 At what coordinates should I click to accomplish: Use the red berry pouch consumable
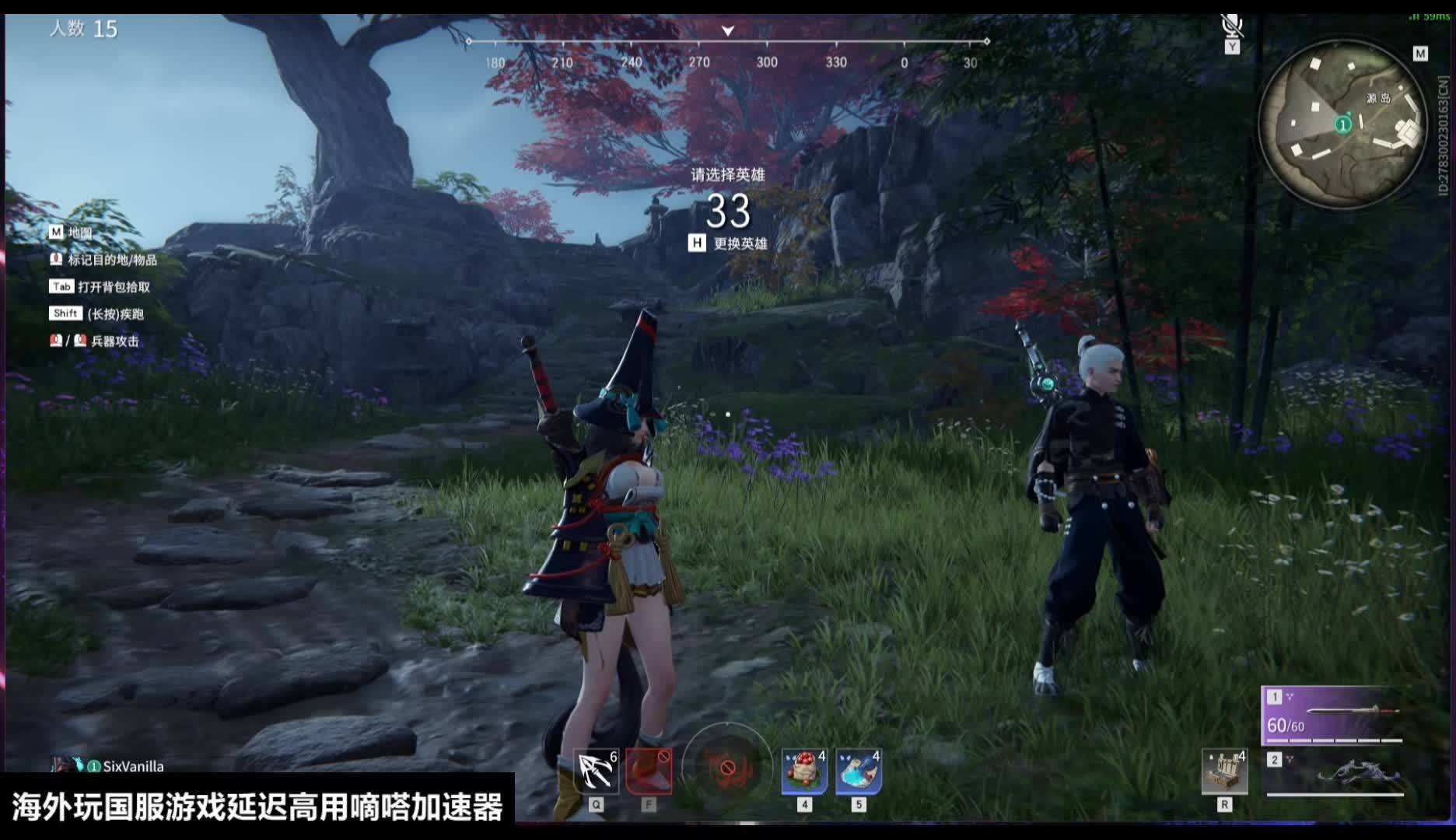[x=804, y=771]
